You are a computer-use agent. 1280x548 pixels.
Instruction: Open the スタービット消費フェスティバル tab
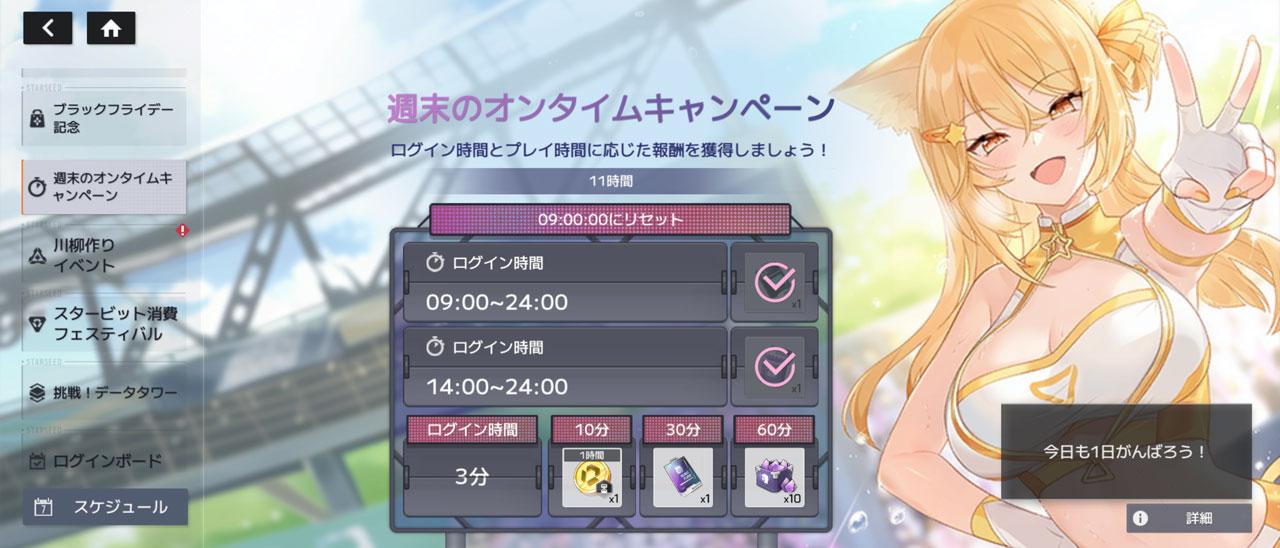click(x=104, y=324)
